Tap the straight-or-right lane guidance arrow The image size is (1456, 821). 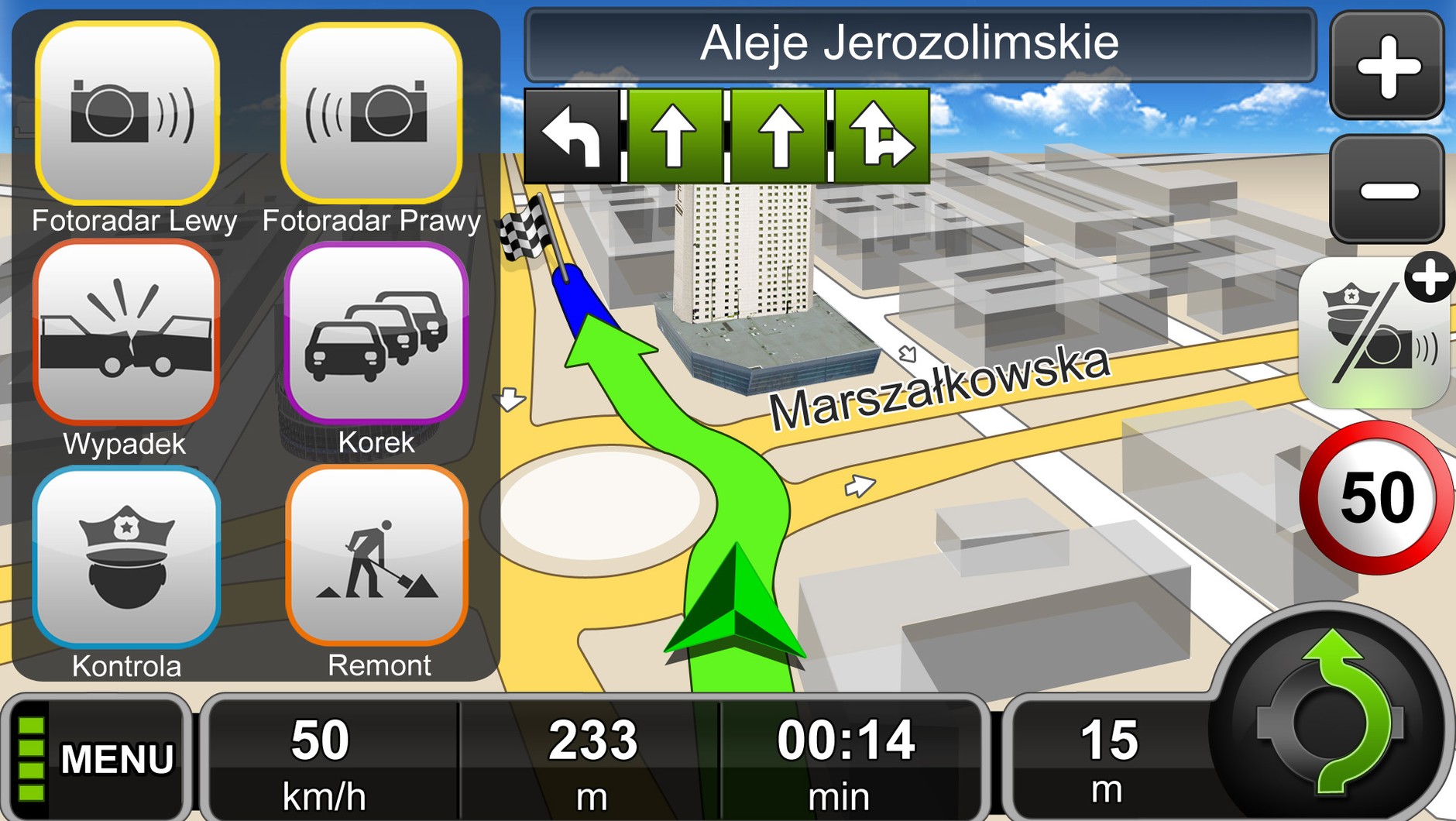coord(881,137)
